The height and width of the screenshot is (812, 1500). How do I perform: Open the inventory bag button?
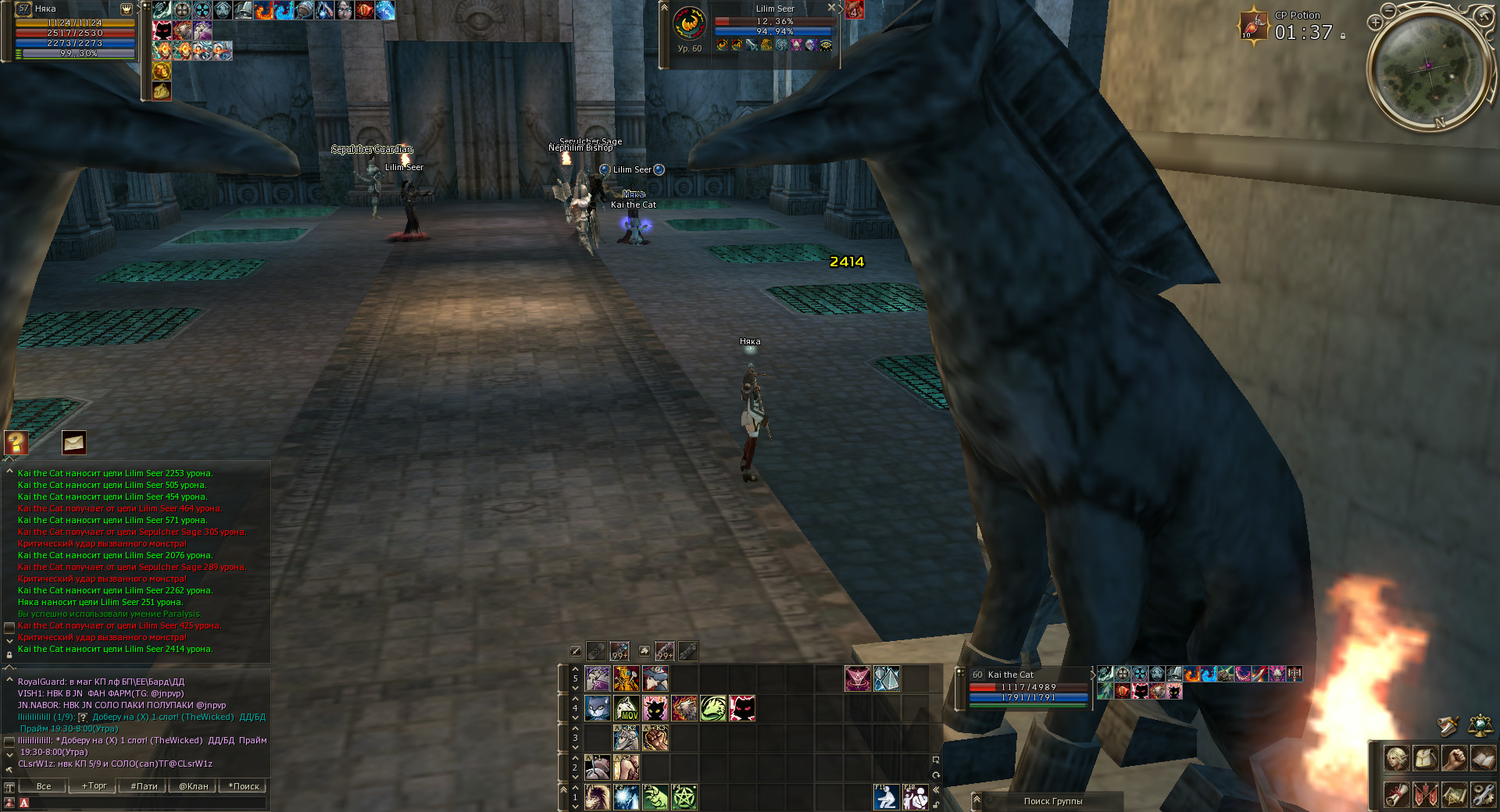coord(1425,757)
